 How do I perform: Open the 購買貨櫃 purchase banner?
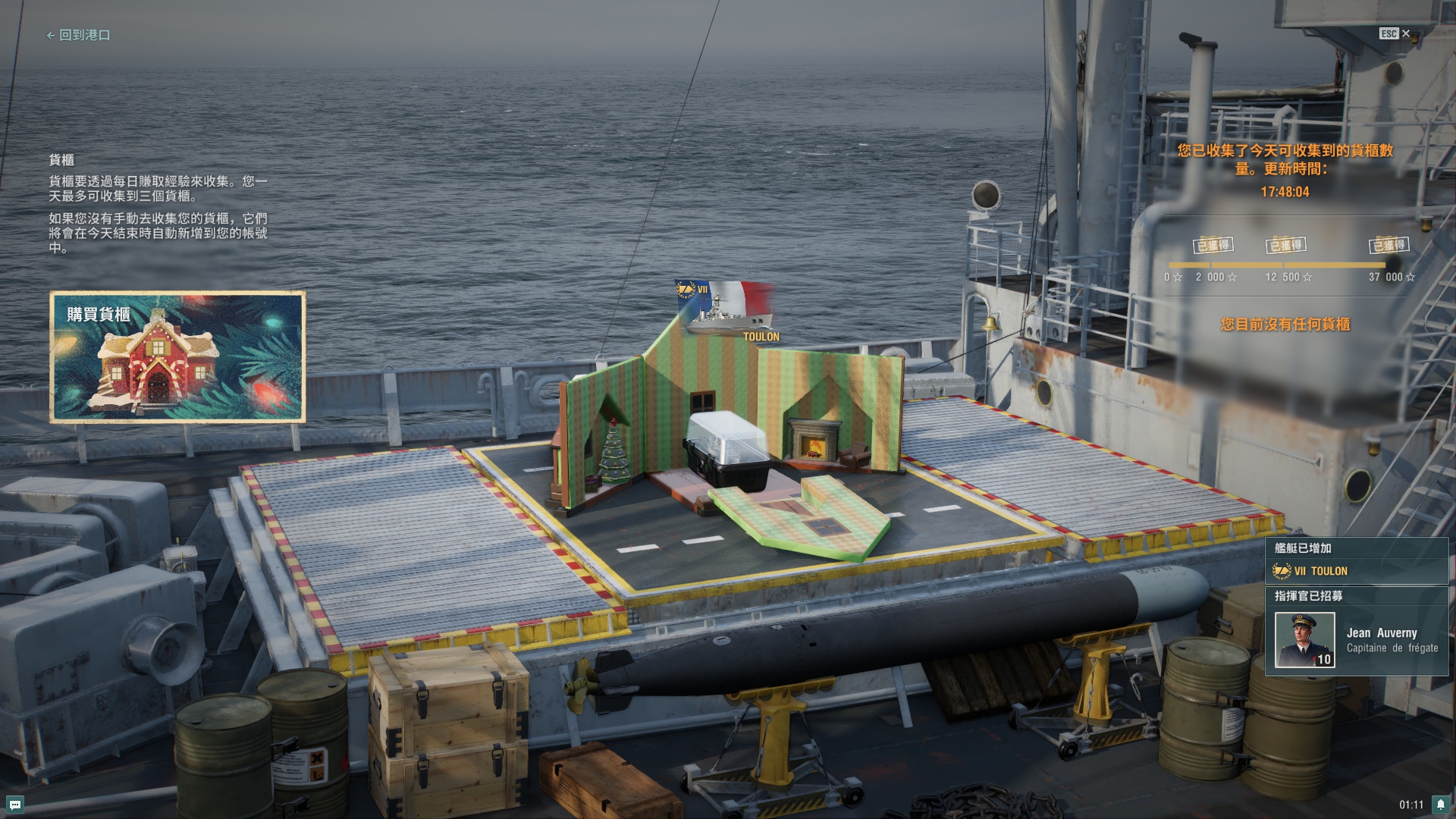click(x=177, y=356)
